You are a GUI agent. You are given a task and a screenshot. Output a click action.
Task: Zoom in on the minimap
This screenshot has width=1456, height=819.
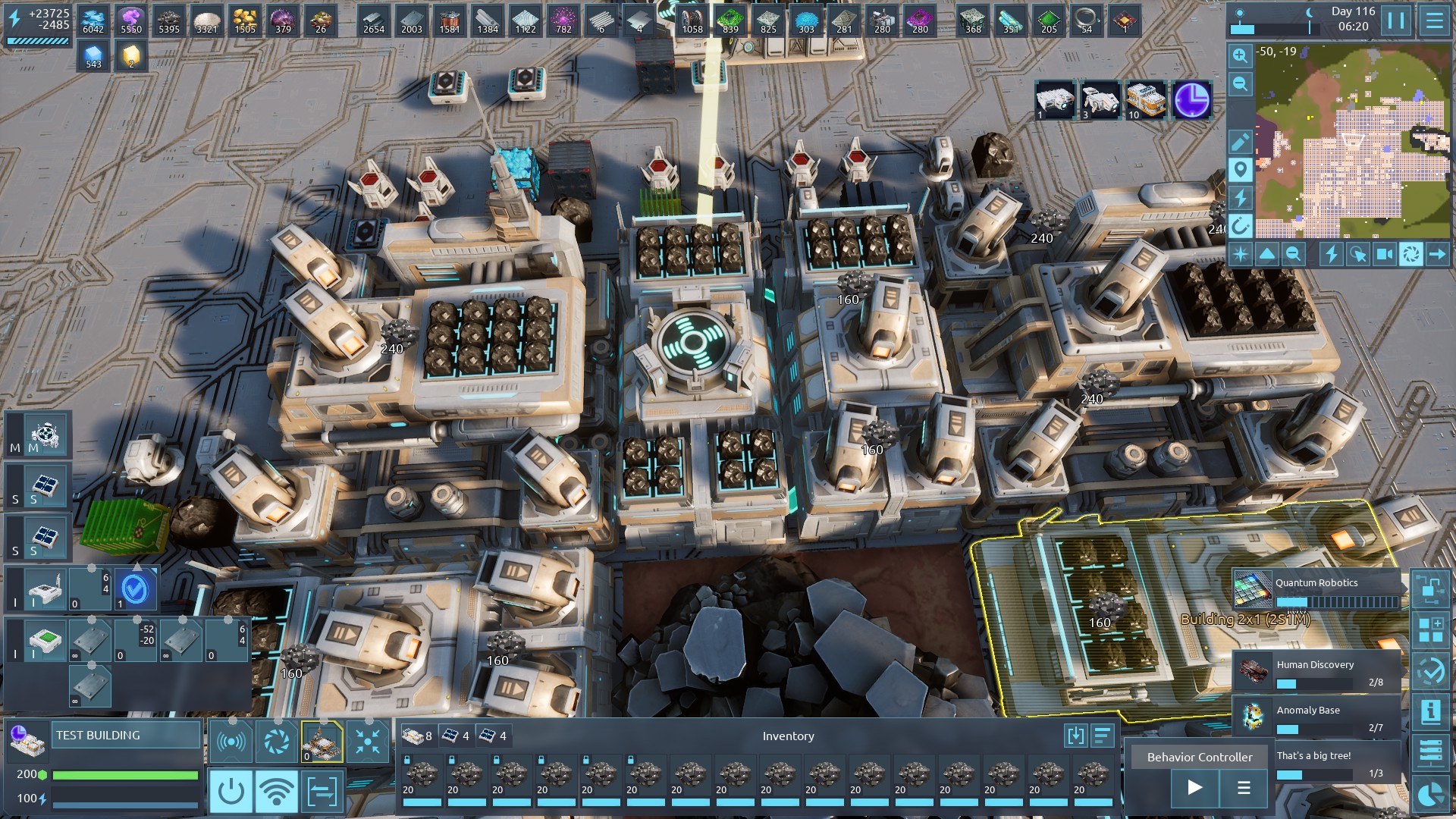[x=1240, y=55]
